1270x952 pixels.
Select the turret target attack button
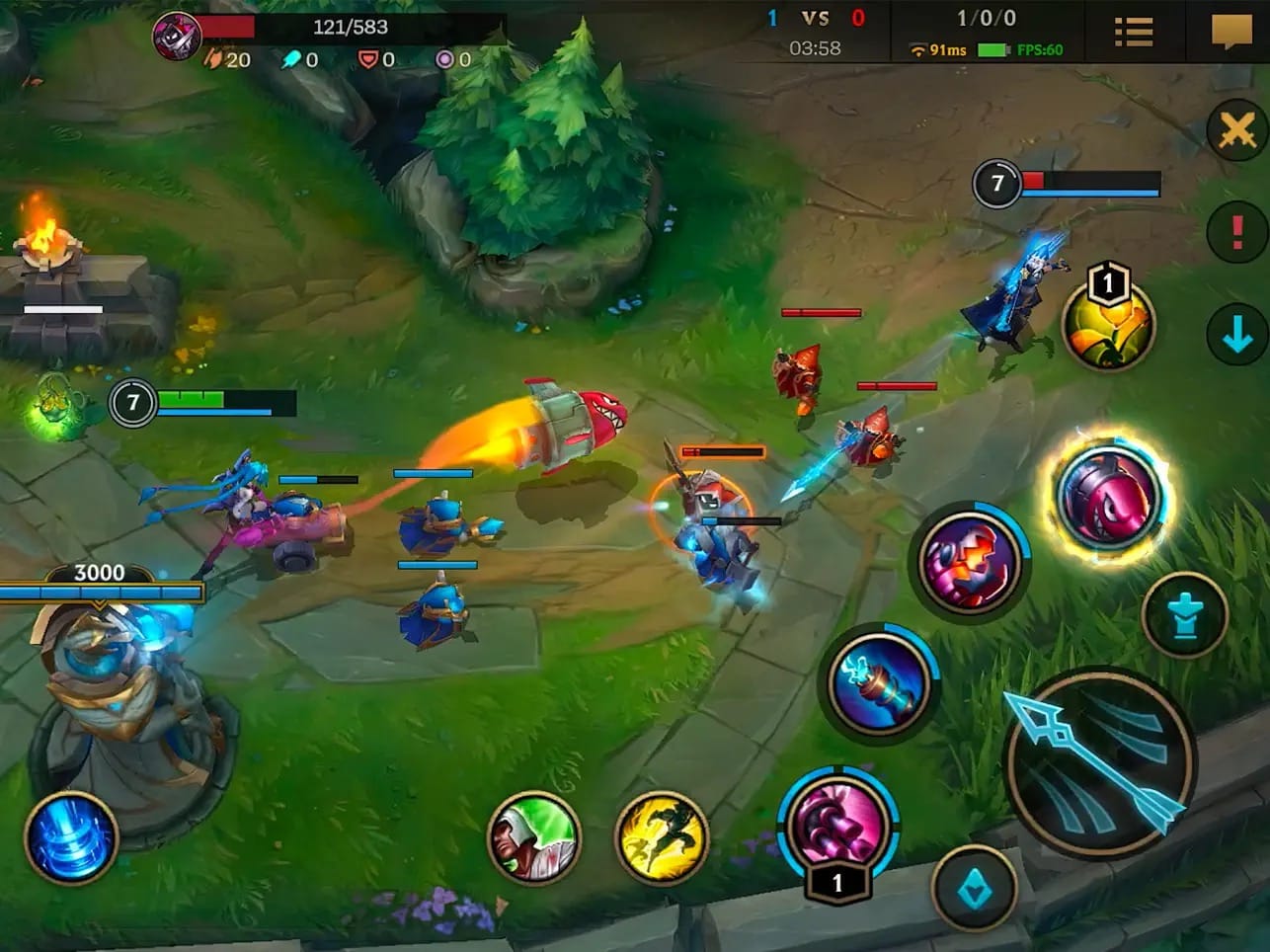pyautogui.click(x=1184, y=615)
